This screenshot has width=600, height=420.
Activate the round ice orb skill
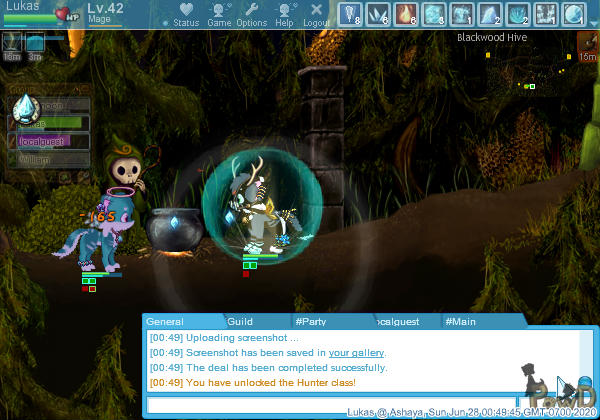[x=573, y=13]
